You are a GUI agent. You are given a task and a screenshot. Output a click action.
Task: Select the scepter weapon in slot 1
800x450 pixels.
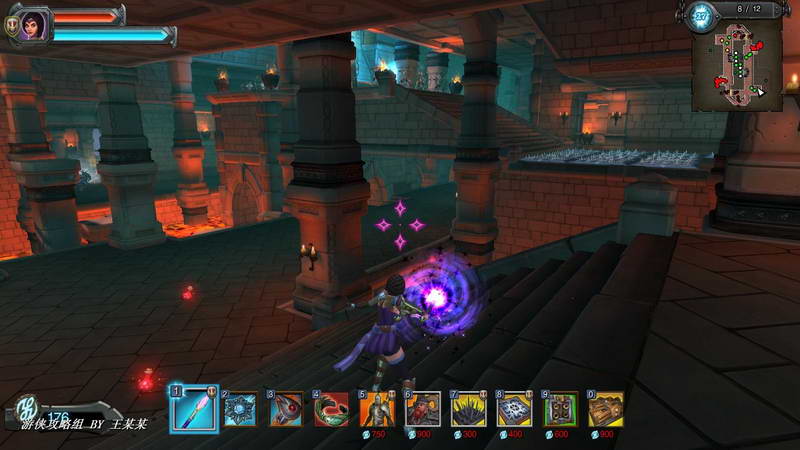click(x=193, y=408)
